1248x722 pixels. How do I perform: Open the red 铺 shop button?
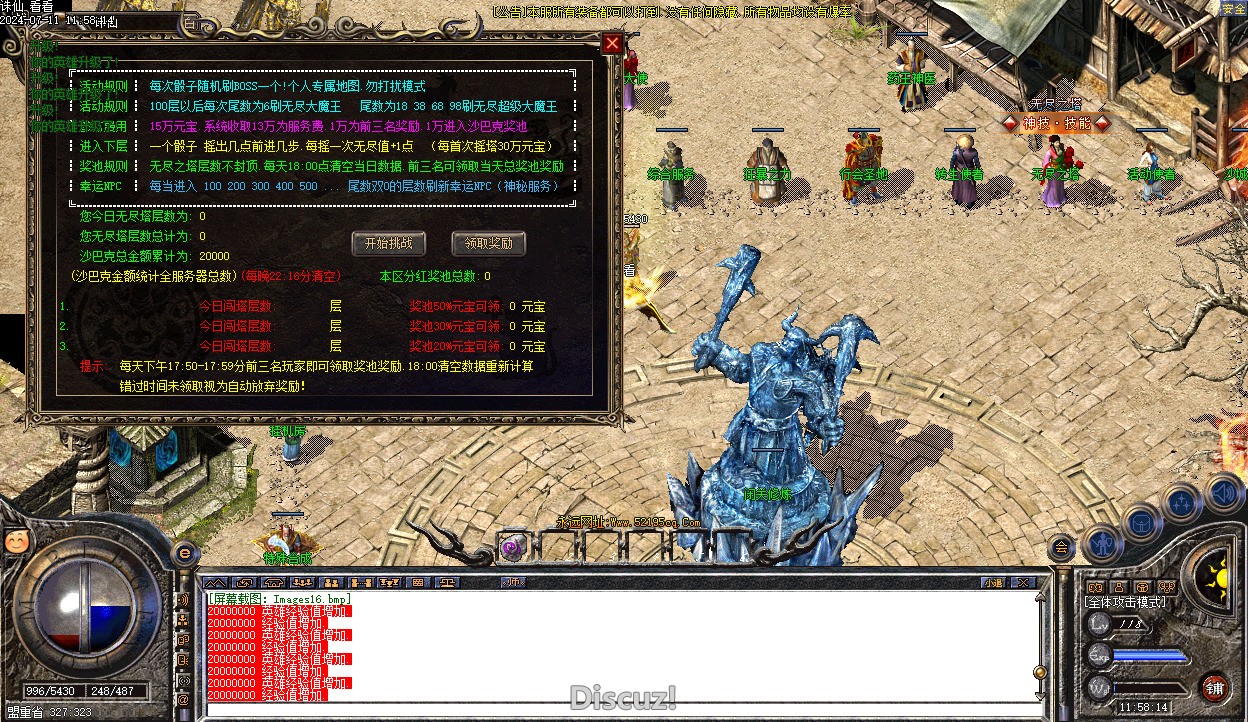pos(1214,688)
